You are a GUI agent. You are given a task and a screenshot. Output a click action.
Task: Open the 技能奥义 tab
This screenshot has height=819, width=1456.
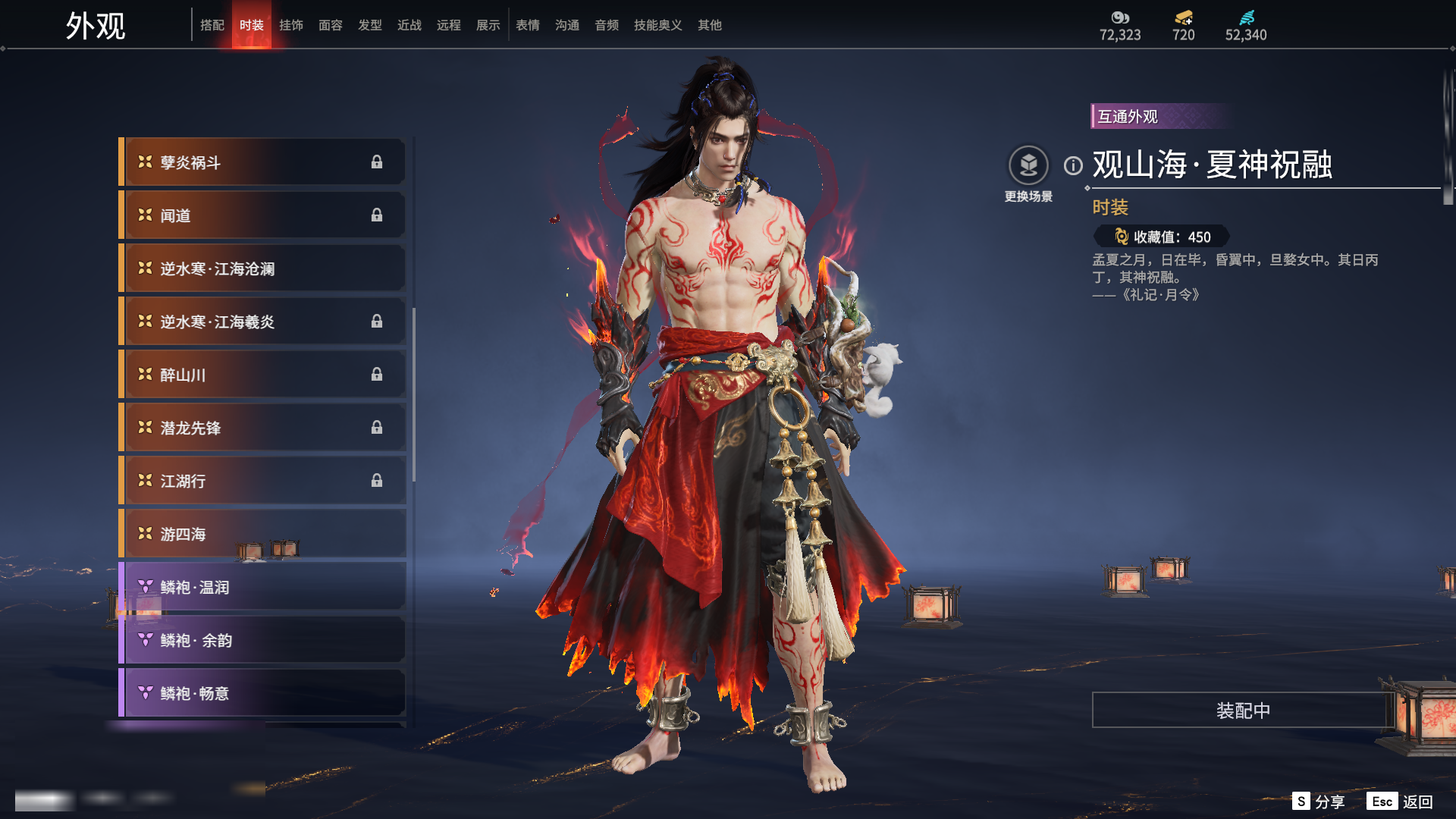tap(657, 25)
